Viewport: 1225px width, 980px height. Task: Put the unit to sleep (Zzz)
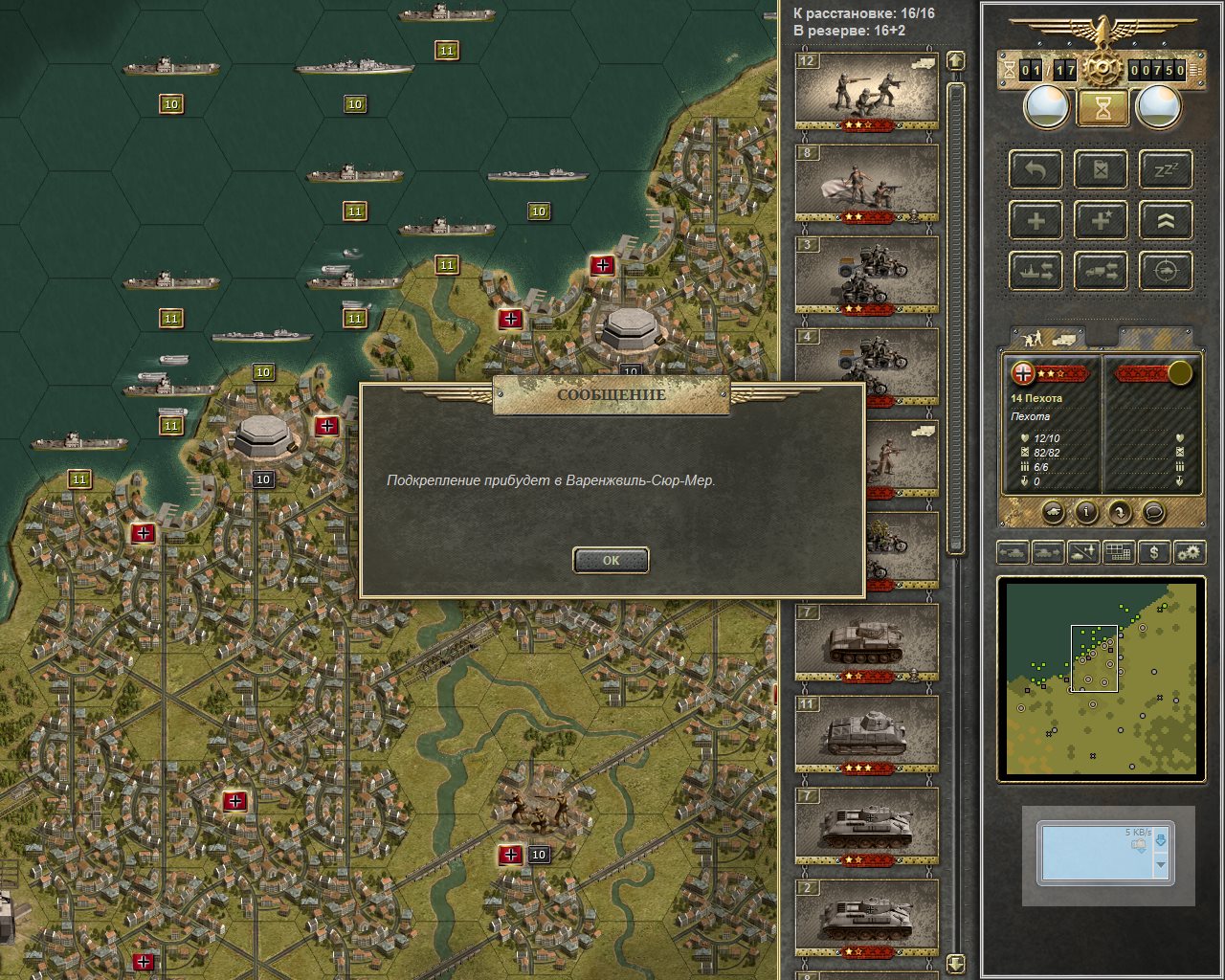[1166, 171]
